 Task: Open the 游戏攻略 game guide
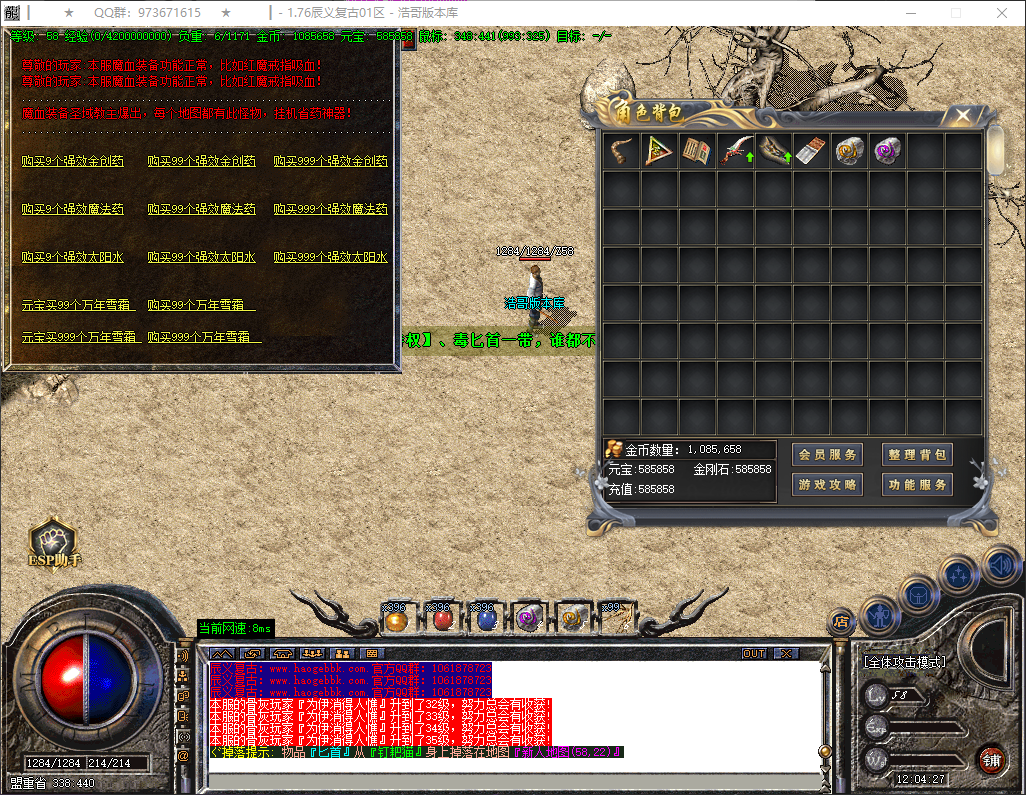(827, 485)
